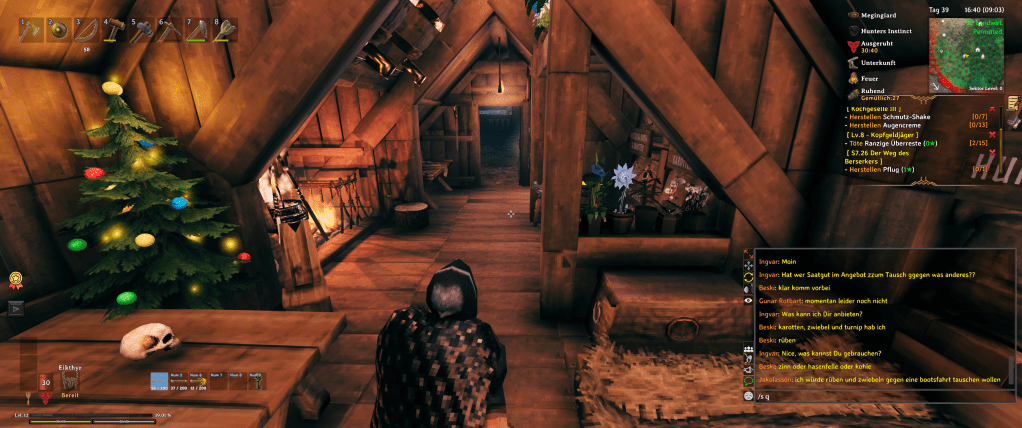Screen dimensions: 1022x428
Task: Choose the cultivator in hotbar slot 8
Action: point(226,32)
